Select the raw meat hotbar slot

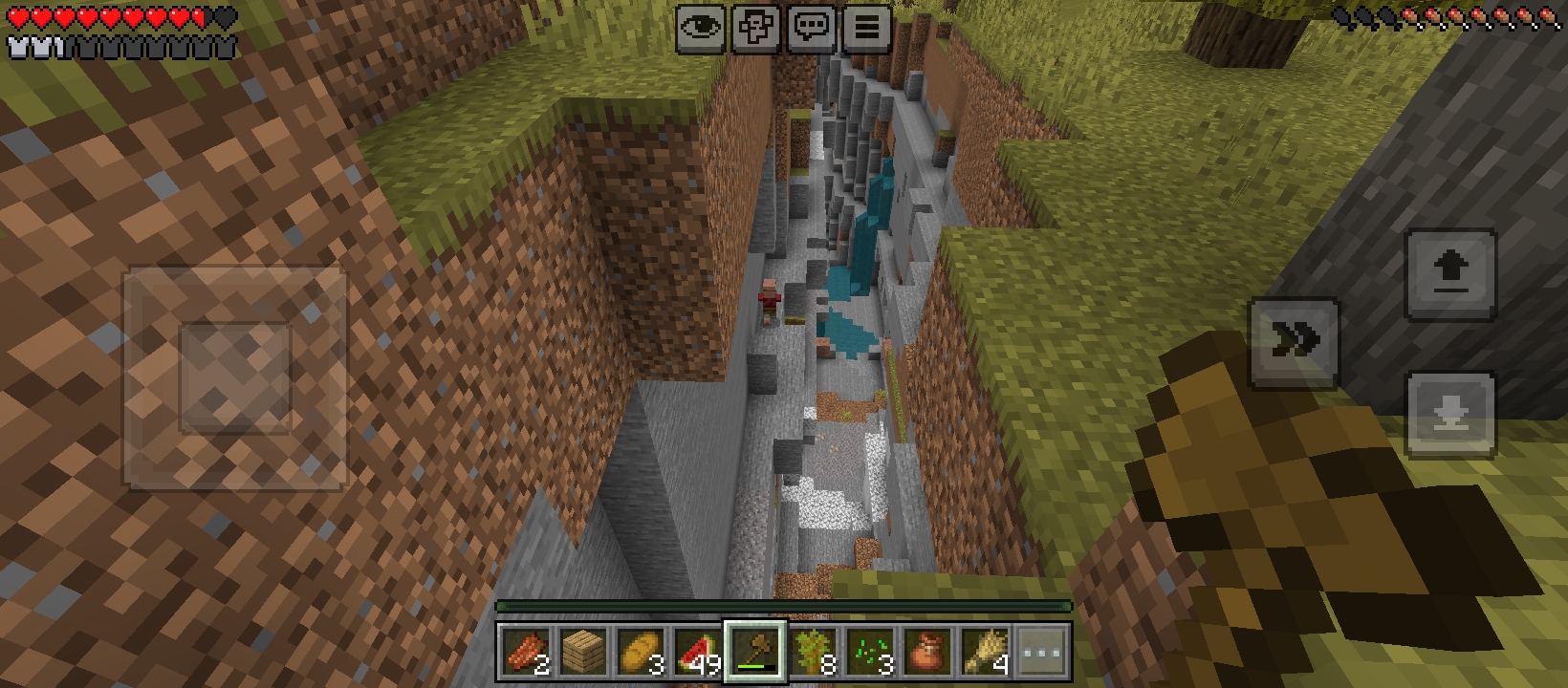click(525, 653)
